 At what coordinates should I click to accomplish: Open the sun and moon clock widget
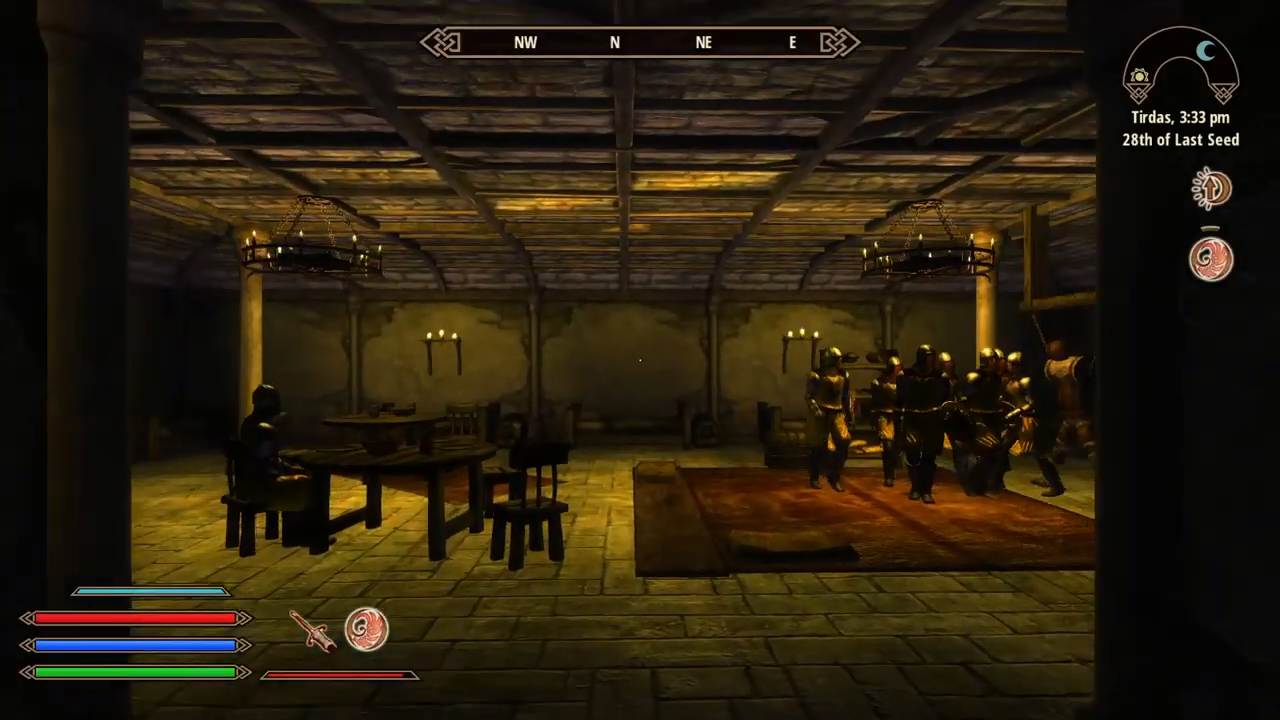1181,67
